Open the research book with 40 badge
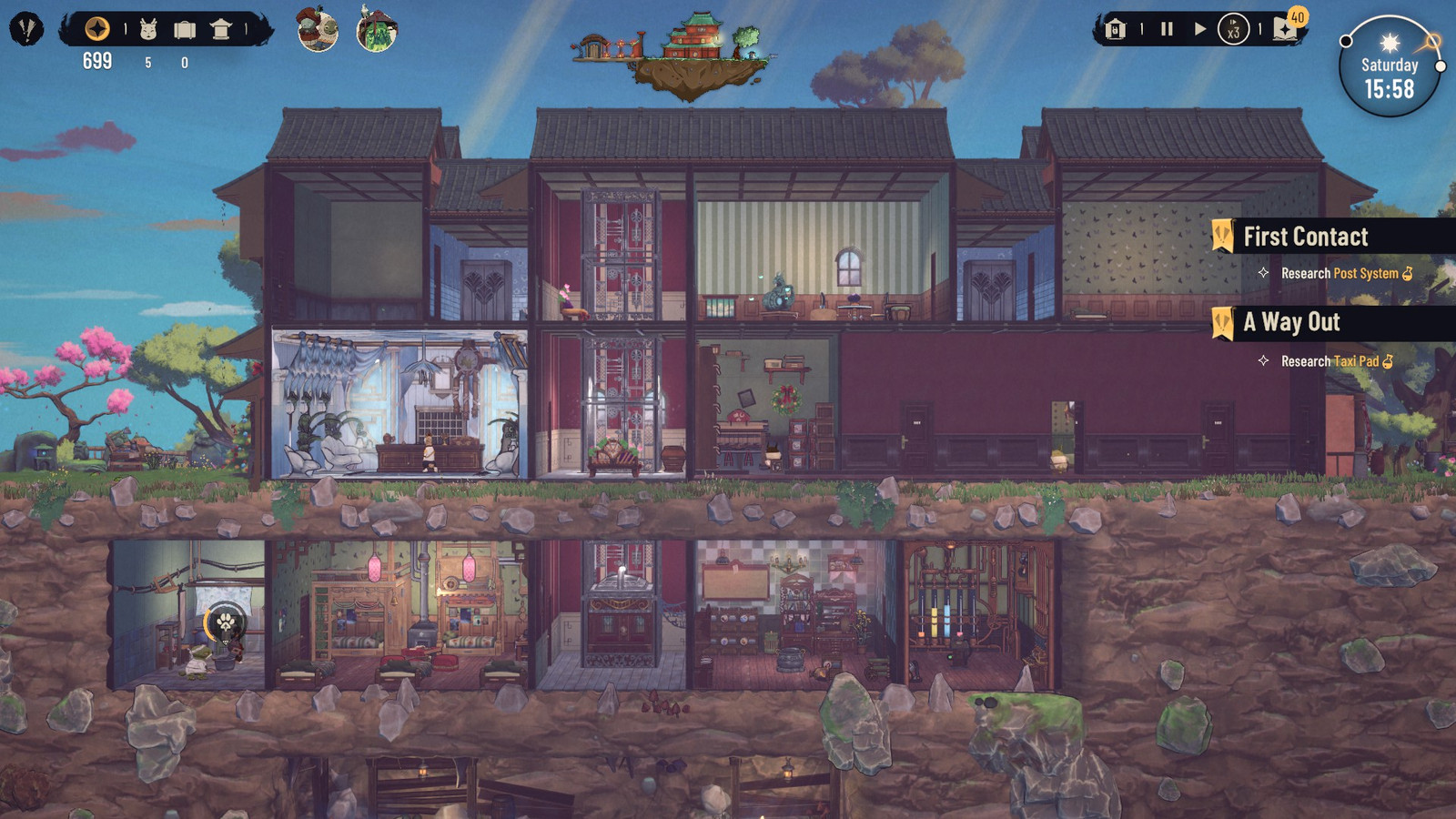This screenshot has height=819, width=1456. pyautogui.click(x=1286, y=29)
